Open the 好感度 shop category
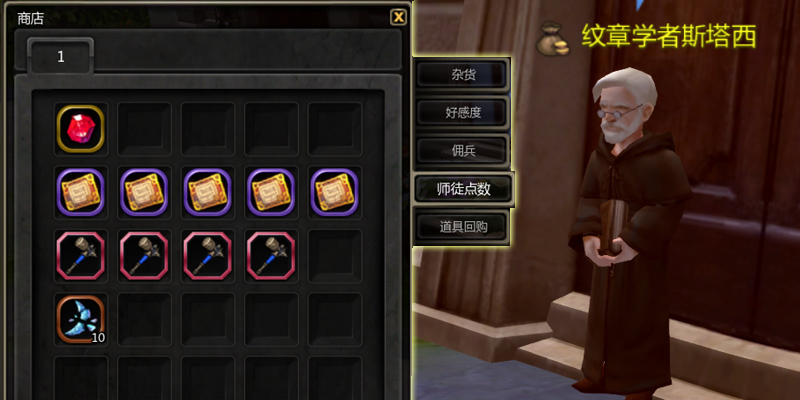 point(462,112)
